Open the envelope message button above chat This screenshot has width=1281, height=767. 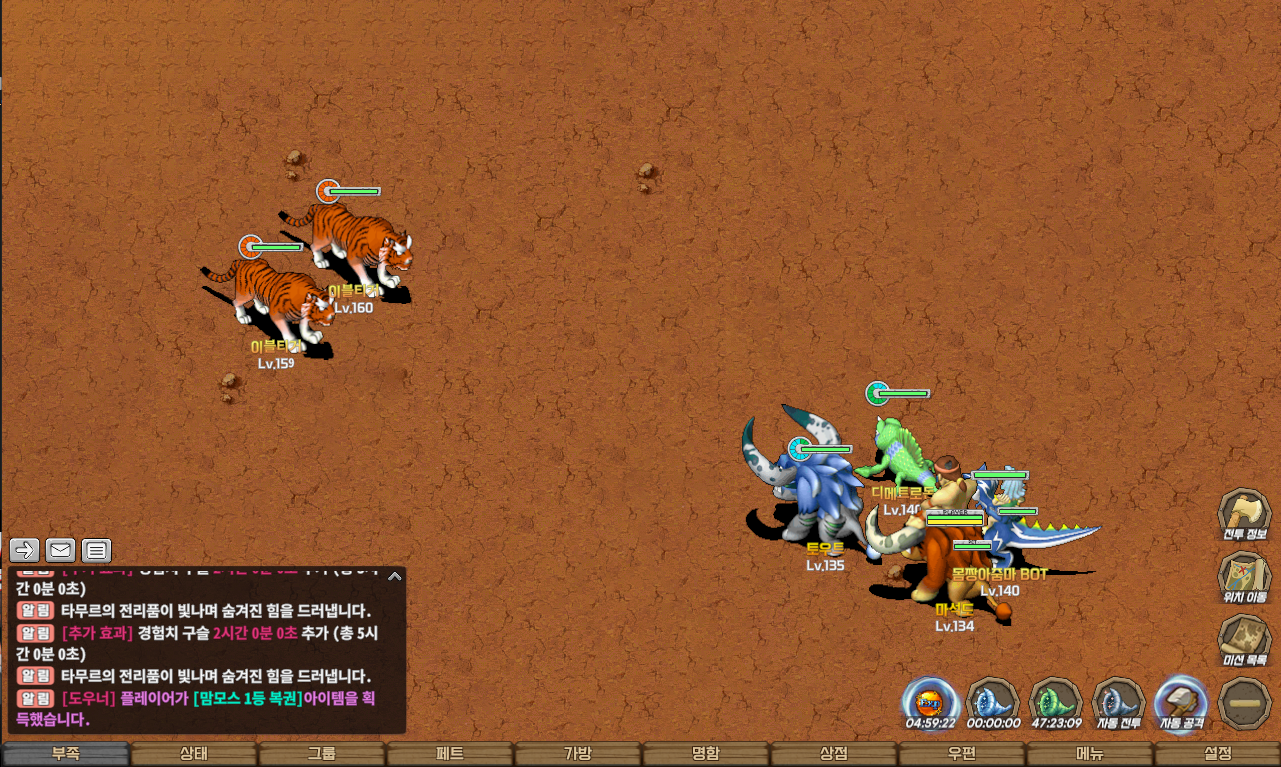[60, 550]
